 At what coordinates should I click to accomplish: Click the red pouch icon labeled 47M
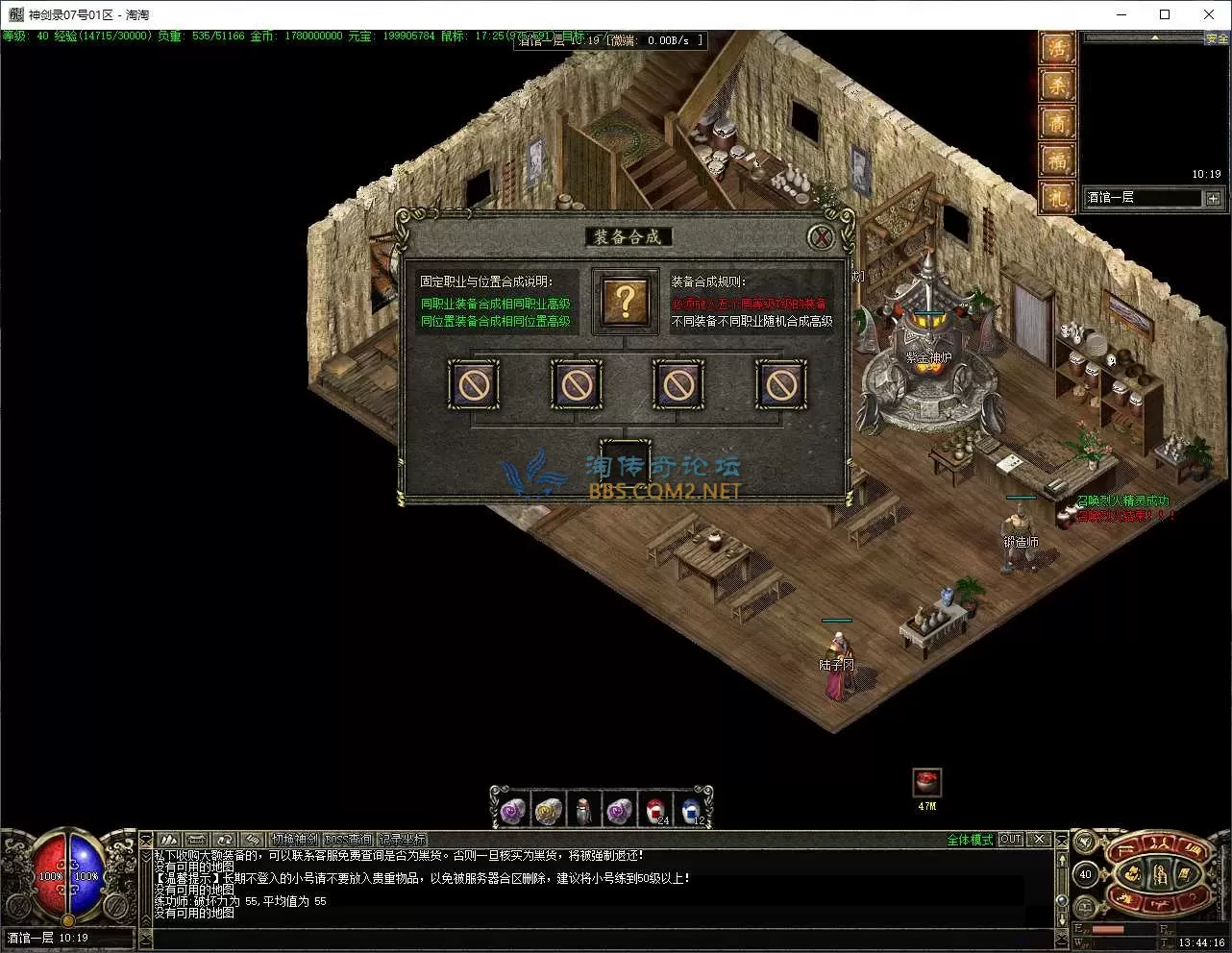(926, 782)
